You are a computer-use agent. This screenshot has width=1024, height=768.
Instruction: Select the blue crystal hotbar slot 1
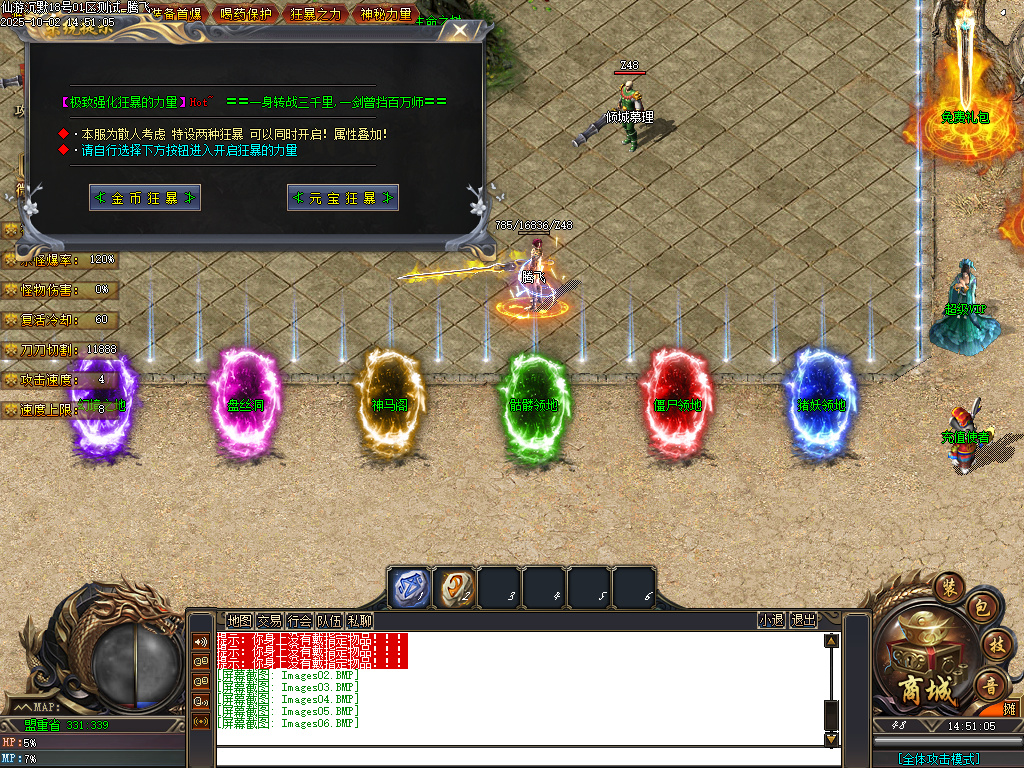tap(409, 587)
